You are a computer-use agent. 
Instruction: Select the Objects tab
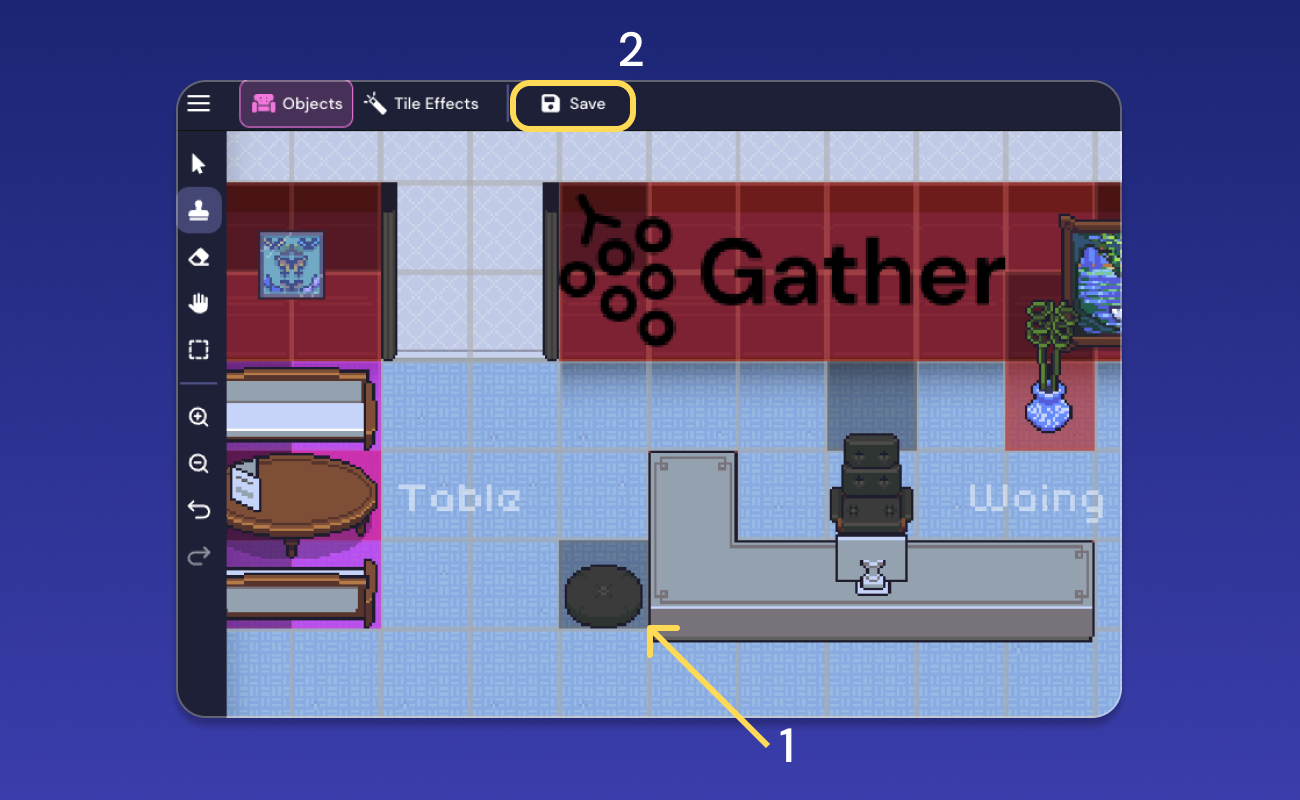(x=296, y=103)
